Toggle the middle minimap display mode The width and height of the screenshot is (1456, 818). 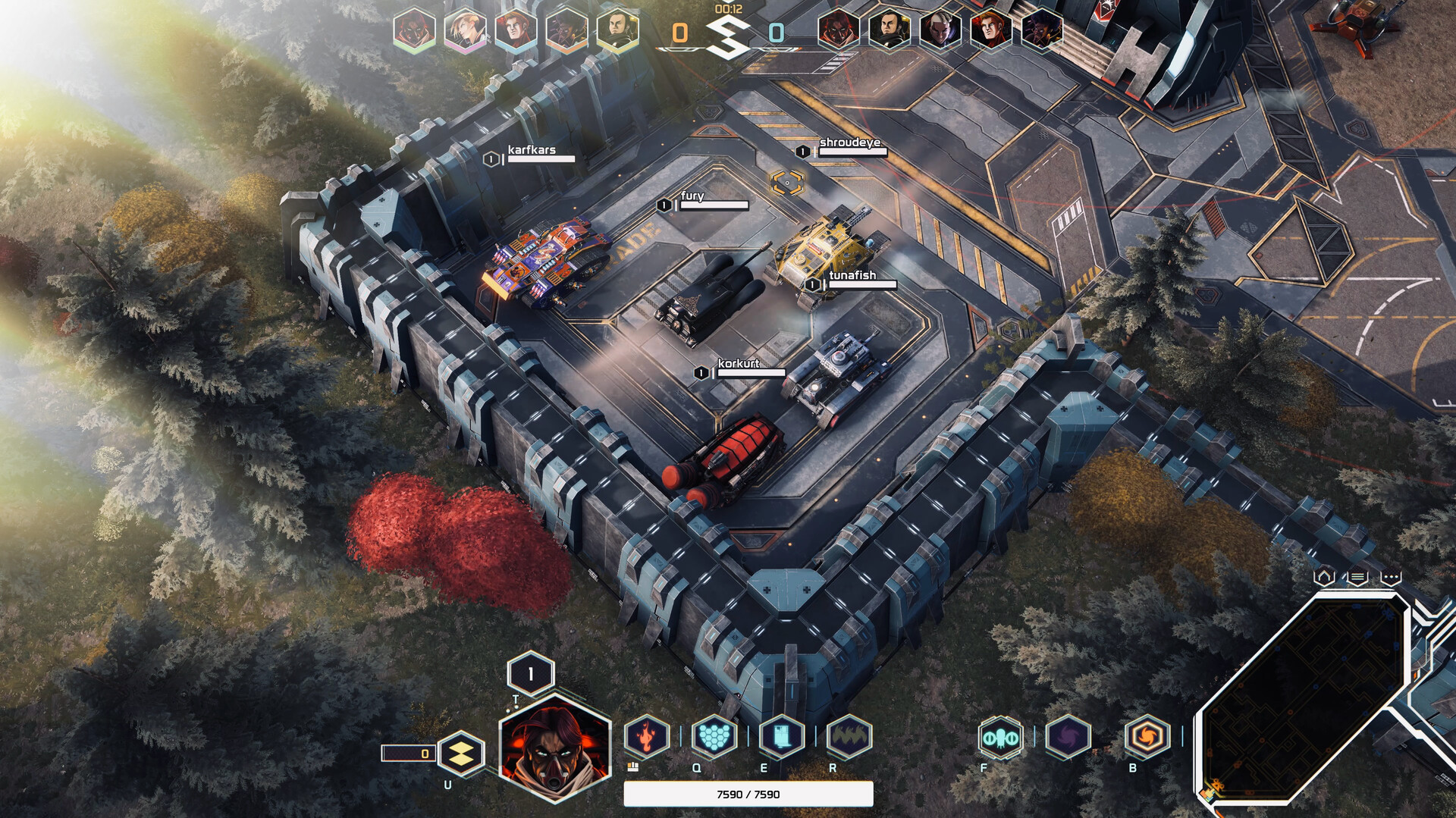coord(1357,578)
